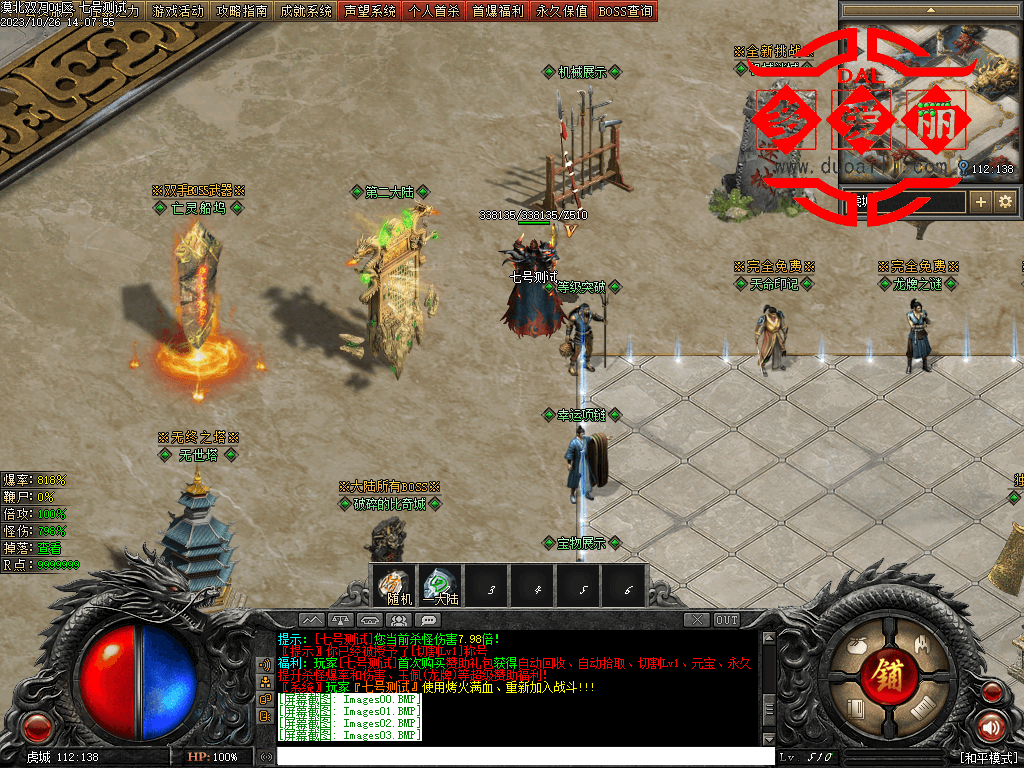
Task: Click the chat text input field
Action: pyautogui.click(x=520, y=756)
